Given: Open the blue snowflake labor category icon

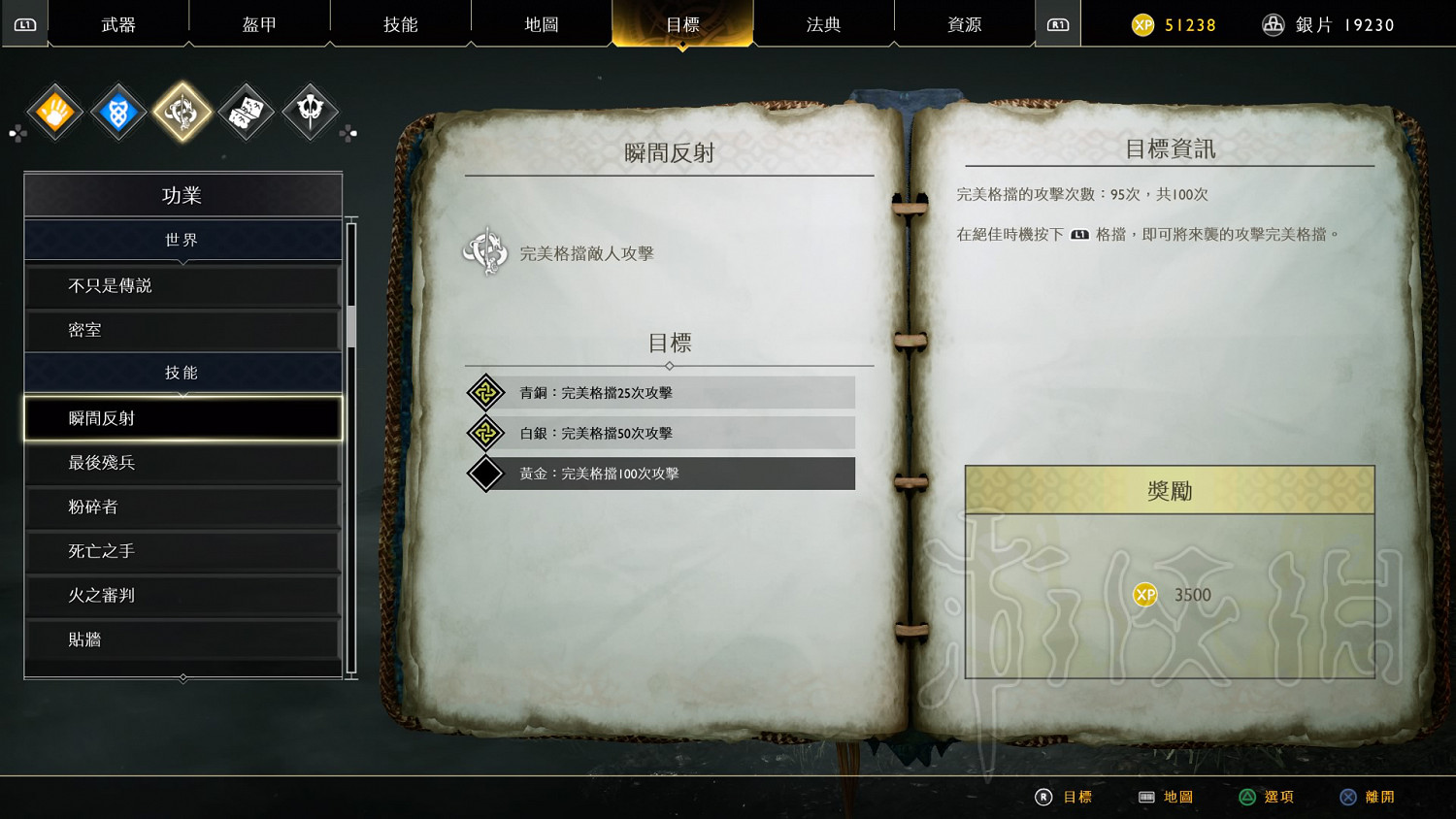Looking at the screenshot, I should pos(117,112).
